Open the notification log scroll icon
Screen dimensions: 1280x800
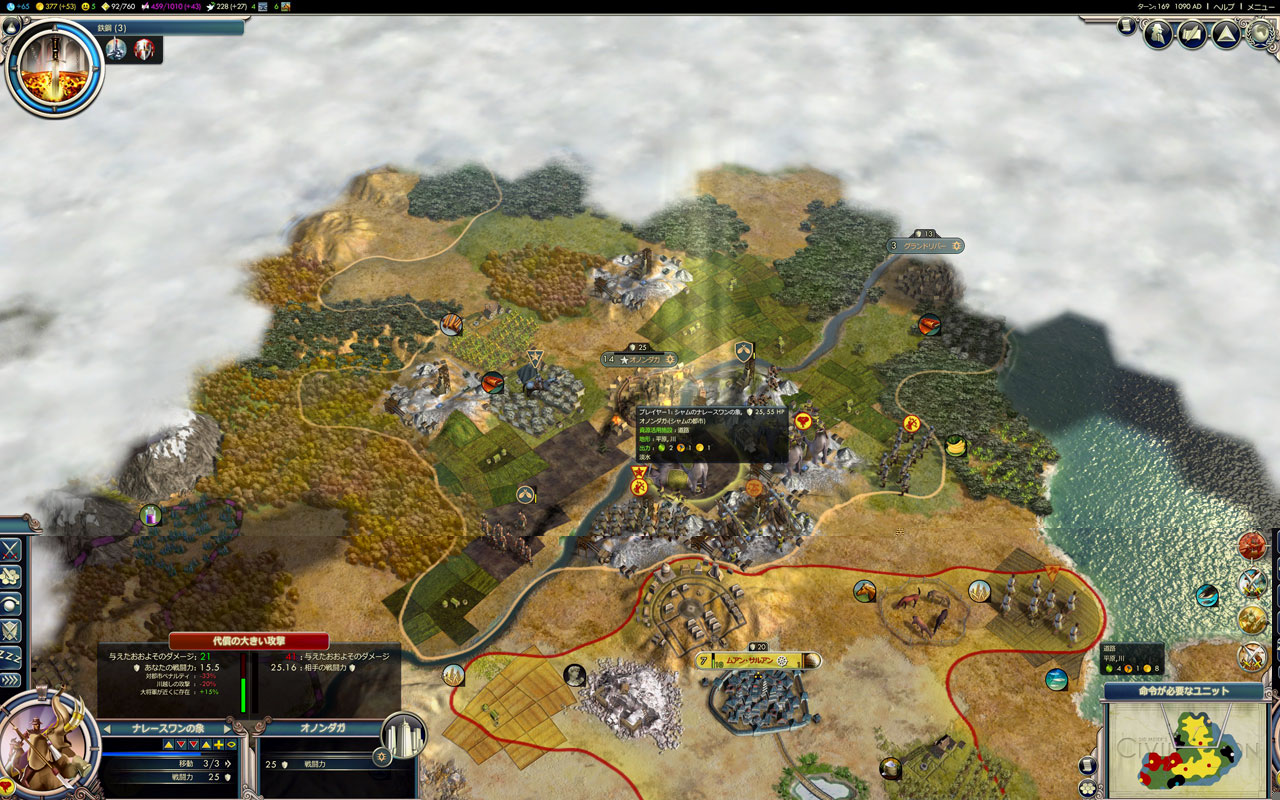(x=1127, y=26)
